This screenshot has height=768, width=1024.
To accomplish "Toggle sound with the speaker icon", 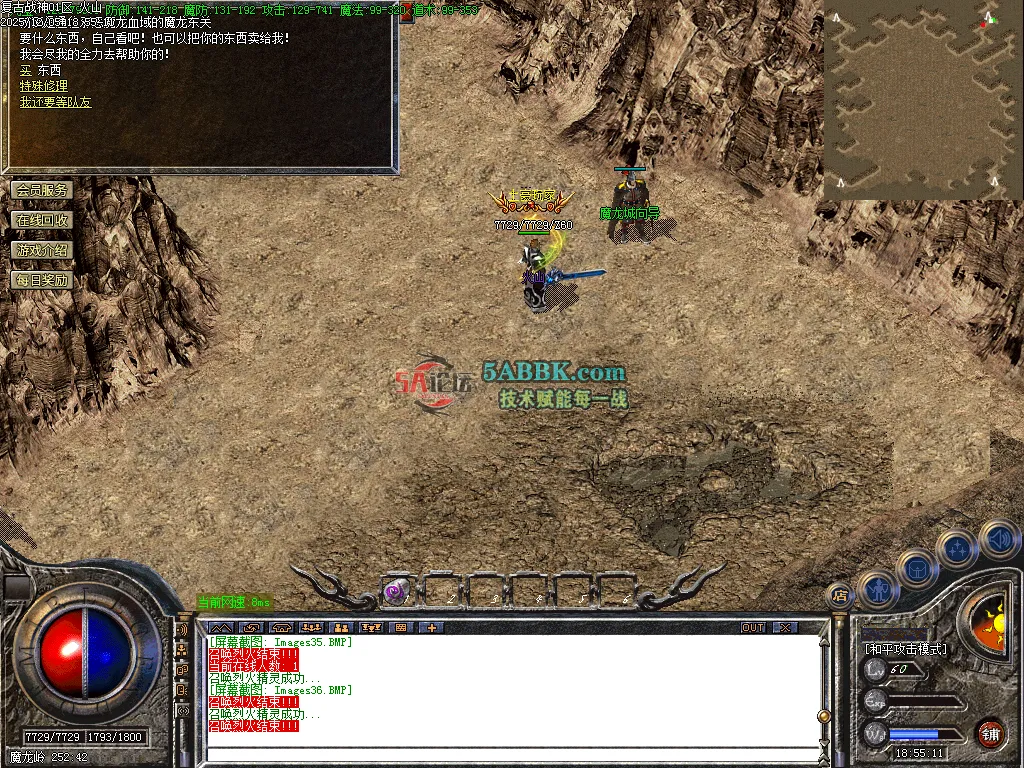I will pos(998,539).
